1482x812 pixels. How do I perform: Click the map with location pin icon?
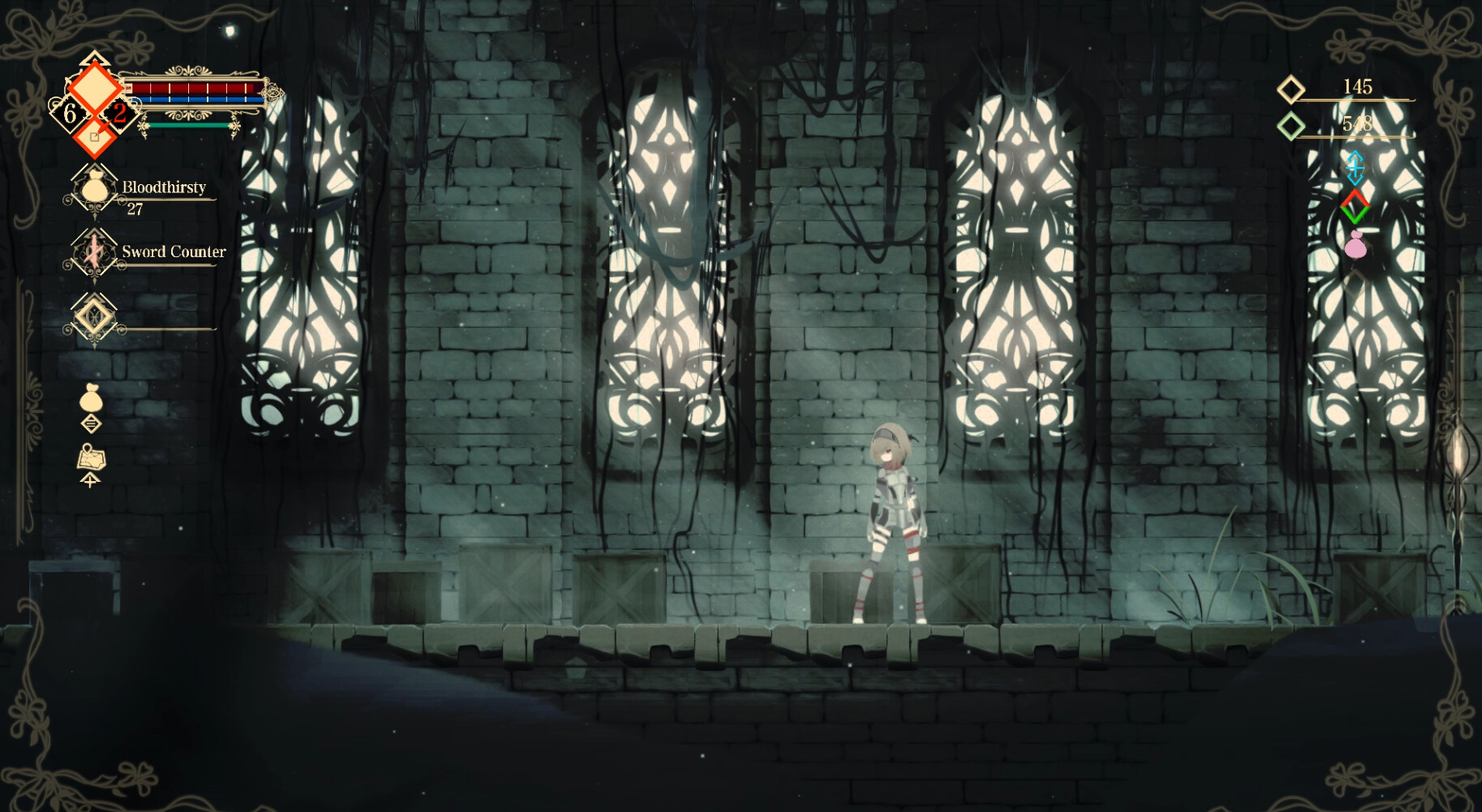pos(92,455)
